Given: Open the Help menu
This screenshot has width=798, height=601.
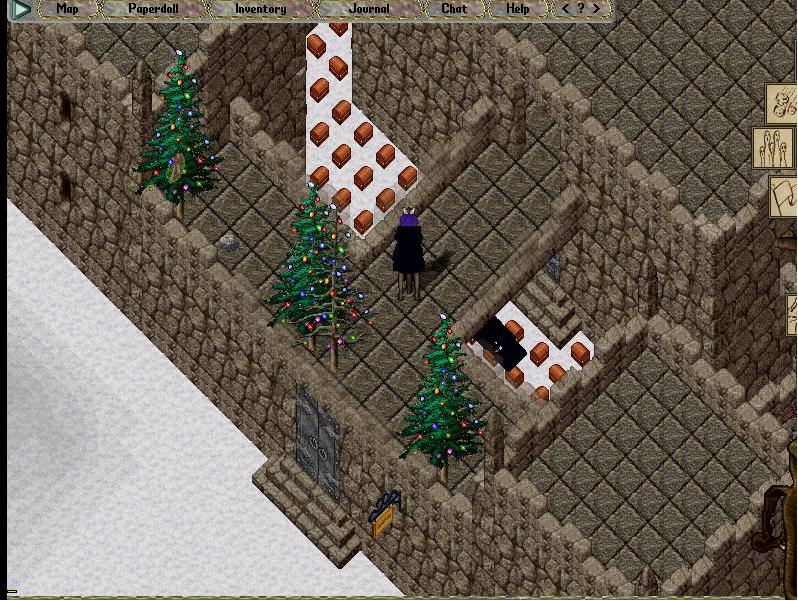Looking at the screenshot, I should click(x=517, y=9).
